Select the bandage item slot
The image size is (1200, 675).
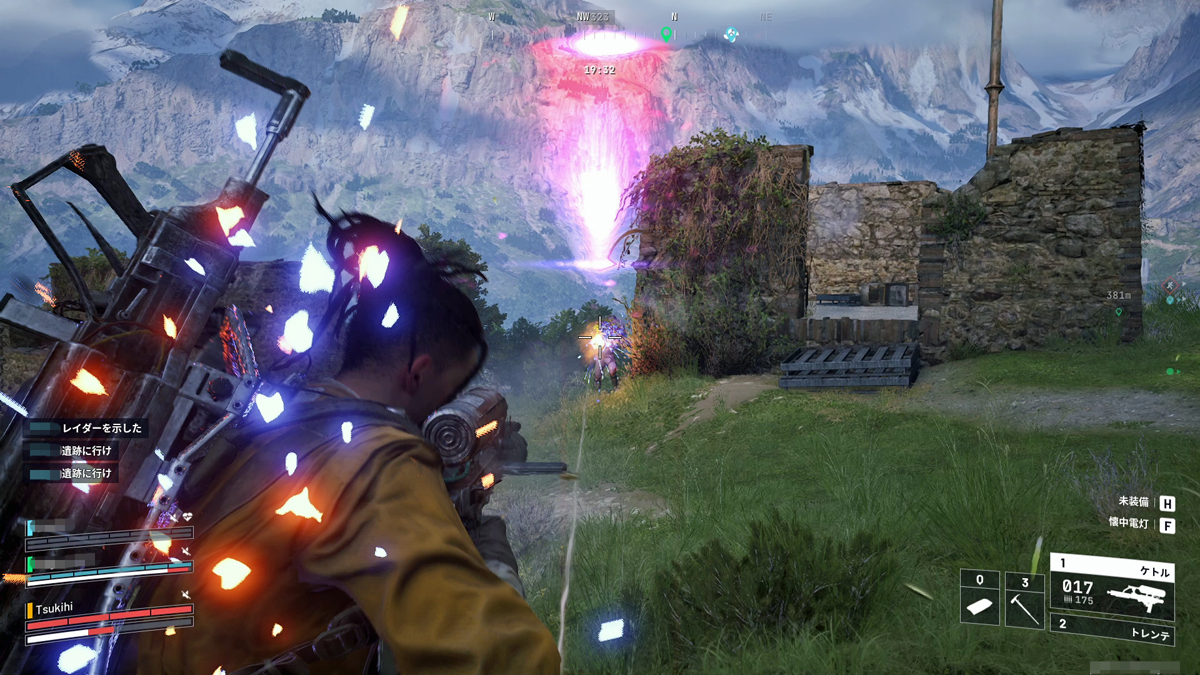[x=979, y=598]
